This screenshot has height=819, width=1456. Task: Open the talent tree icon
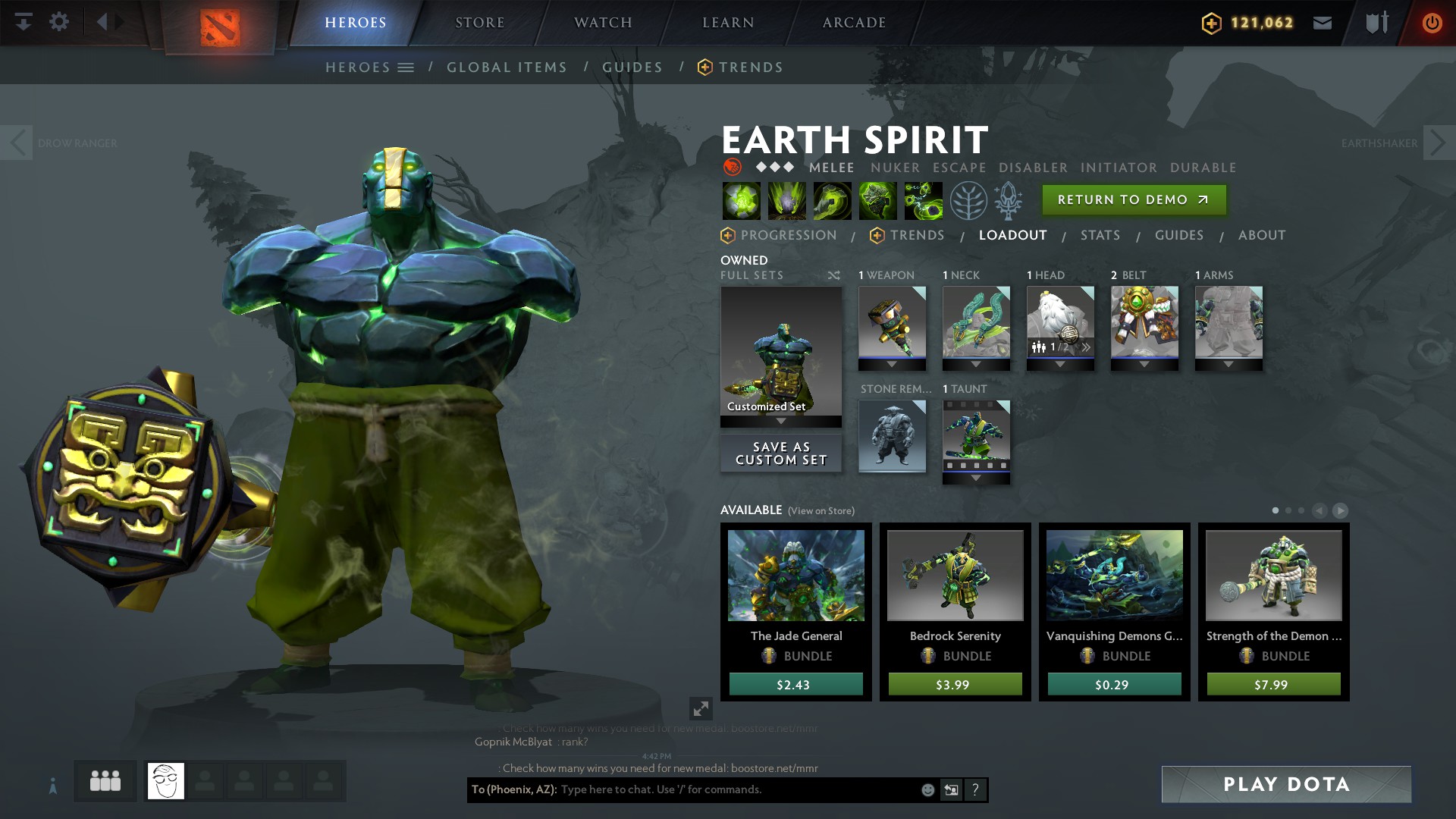968,202
